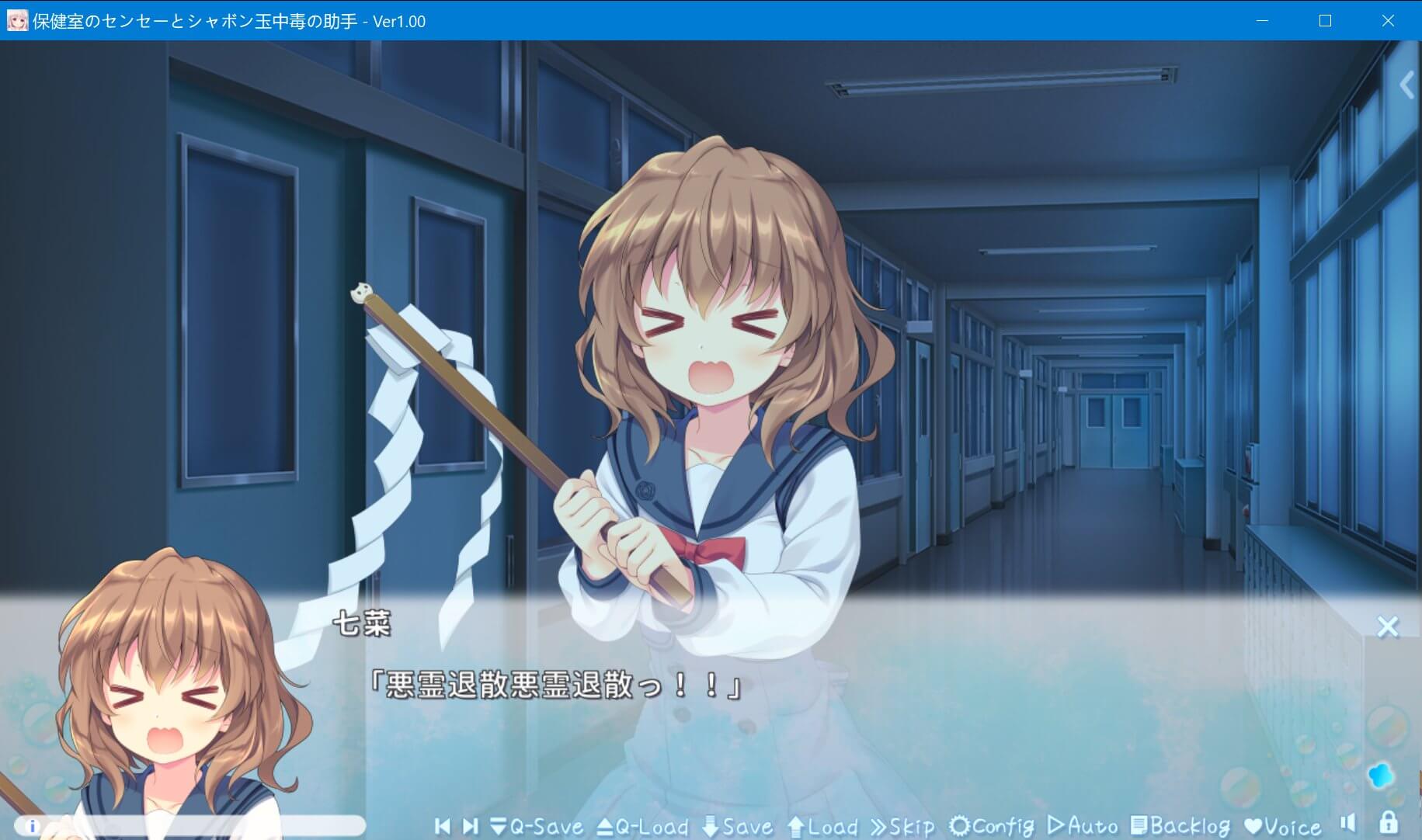The image size is (1422, 840).
Task: Click the speaker volume icon
Action: [x=1347, y=823]
